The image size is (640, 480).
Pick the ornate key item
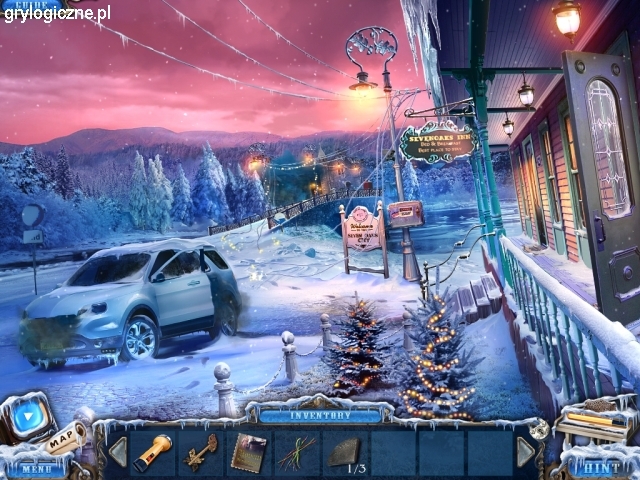(x=200, y=451)
